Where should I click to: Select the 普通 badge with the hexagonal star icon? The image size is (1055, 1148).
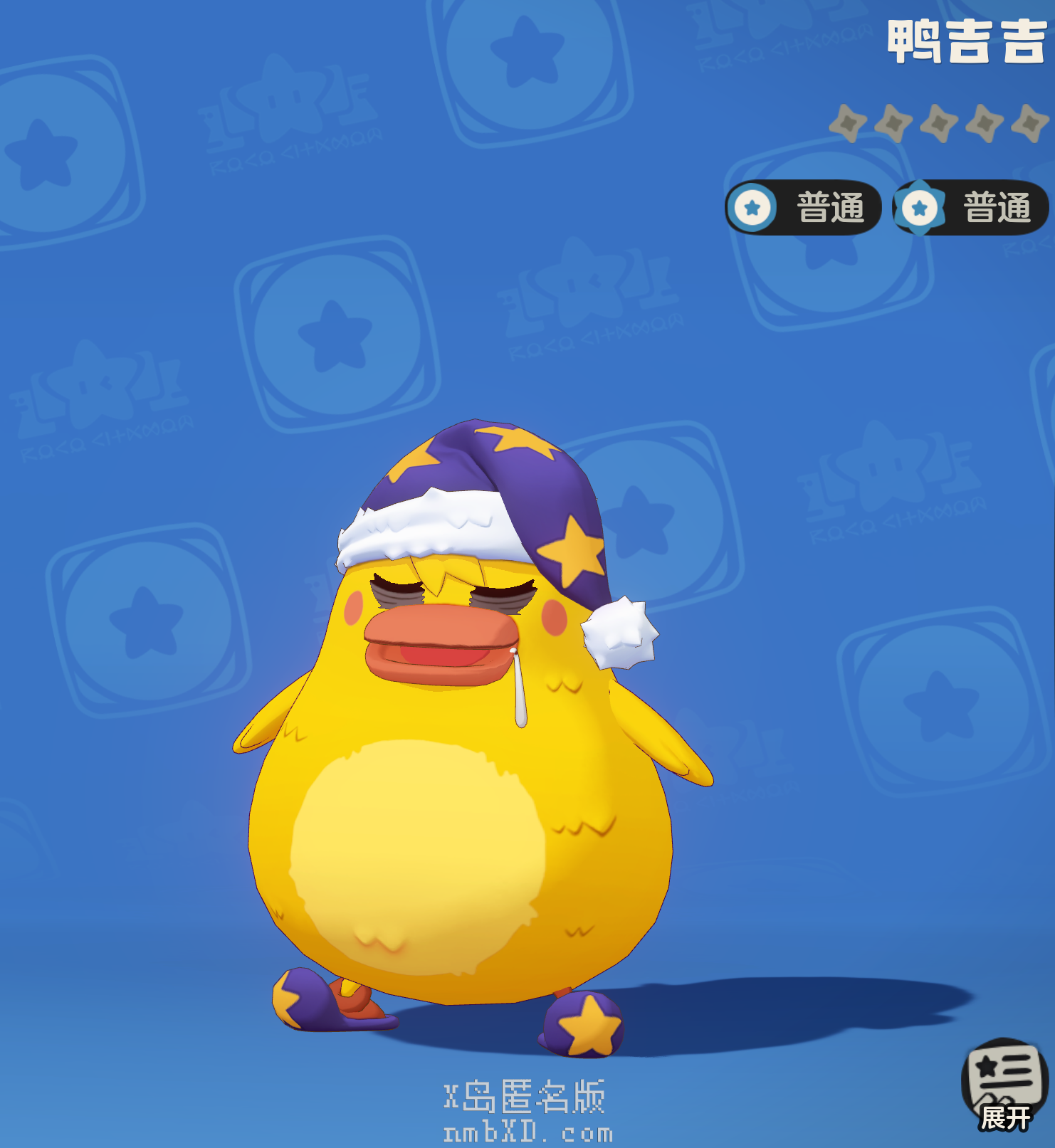tap(970, 208)
